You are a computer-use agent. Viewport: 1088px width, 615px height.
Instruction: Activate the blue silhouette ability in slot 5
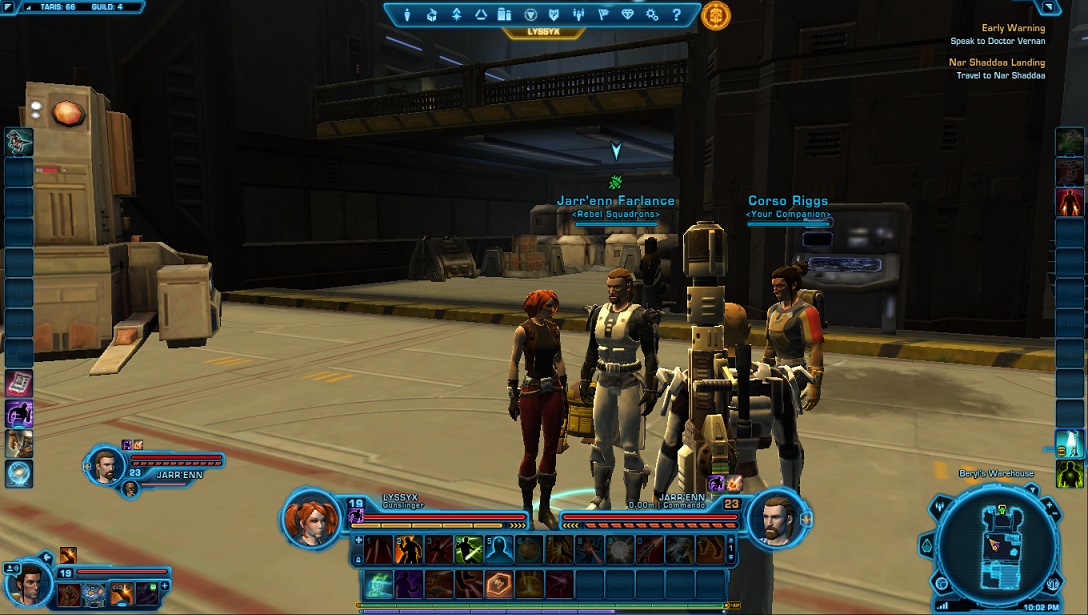[499, 549]
